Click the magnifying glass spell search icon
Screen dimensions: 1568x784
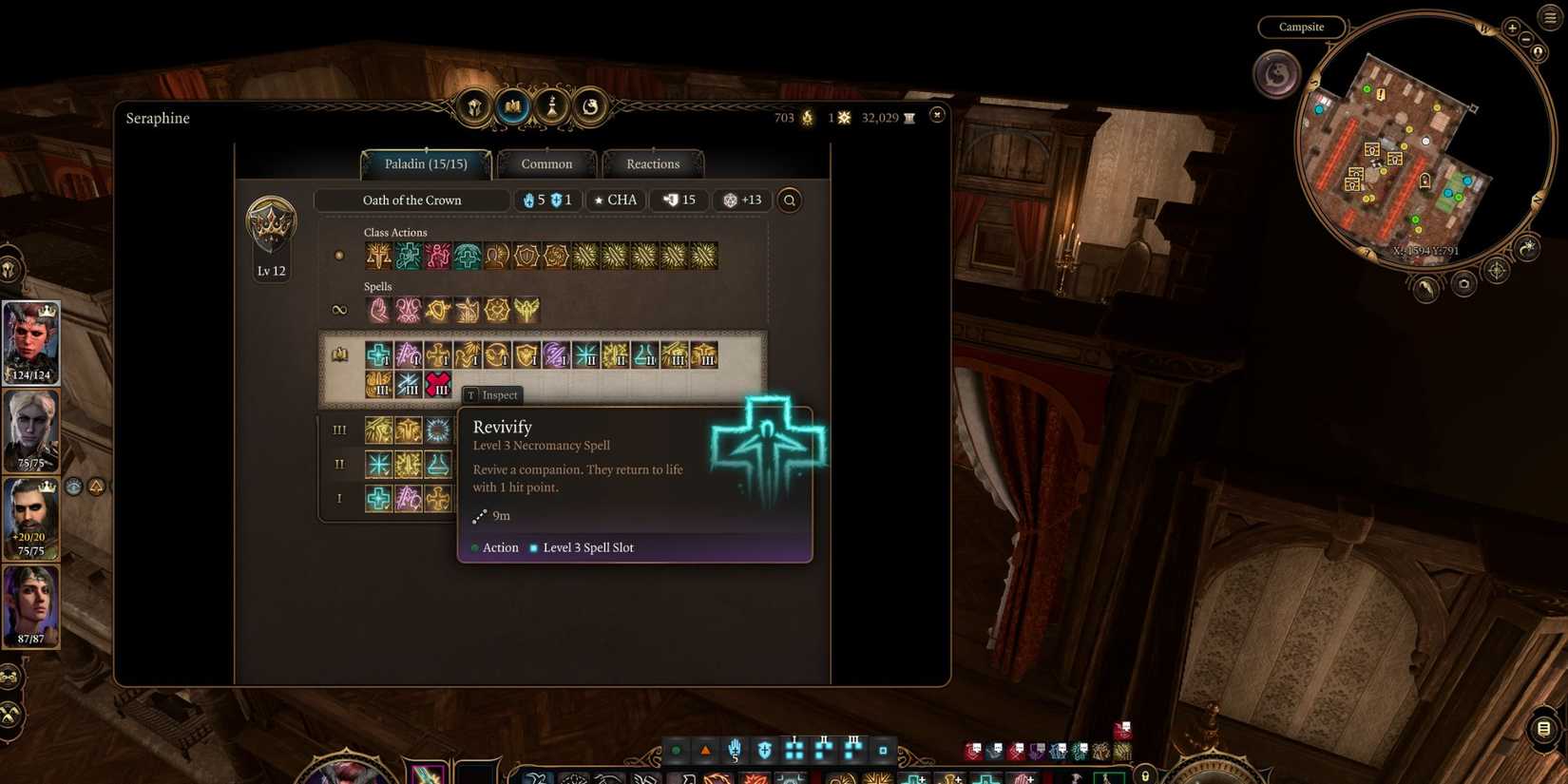[x=789, y=200]
